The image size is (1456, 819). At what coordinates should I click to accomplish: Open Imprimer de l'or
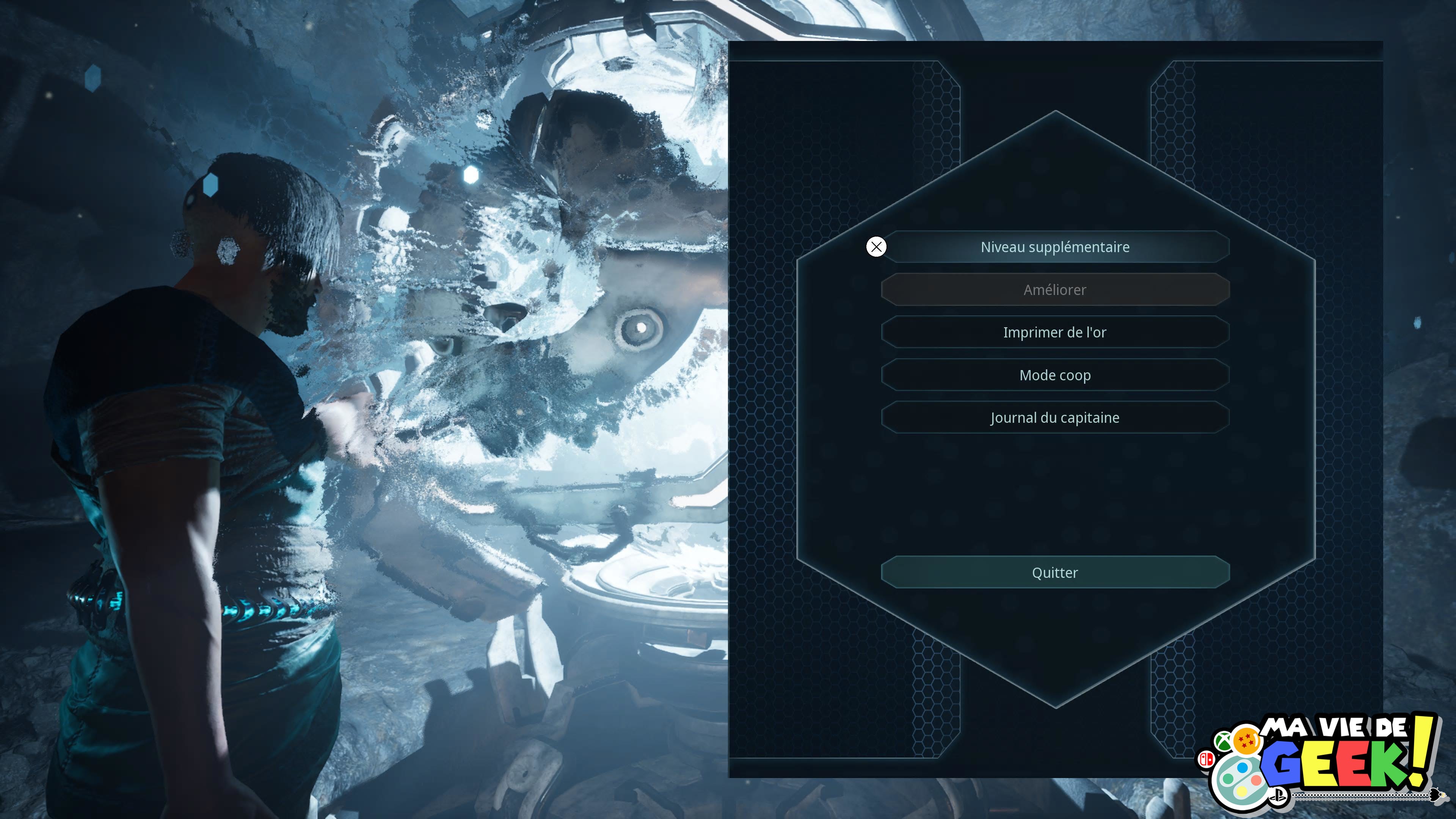[1055, 333]
